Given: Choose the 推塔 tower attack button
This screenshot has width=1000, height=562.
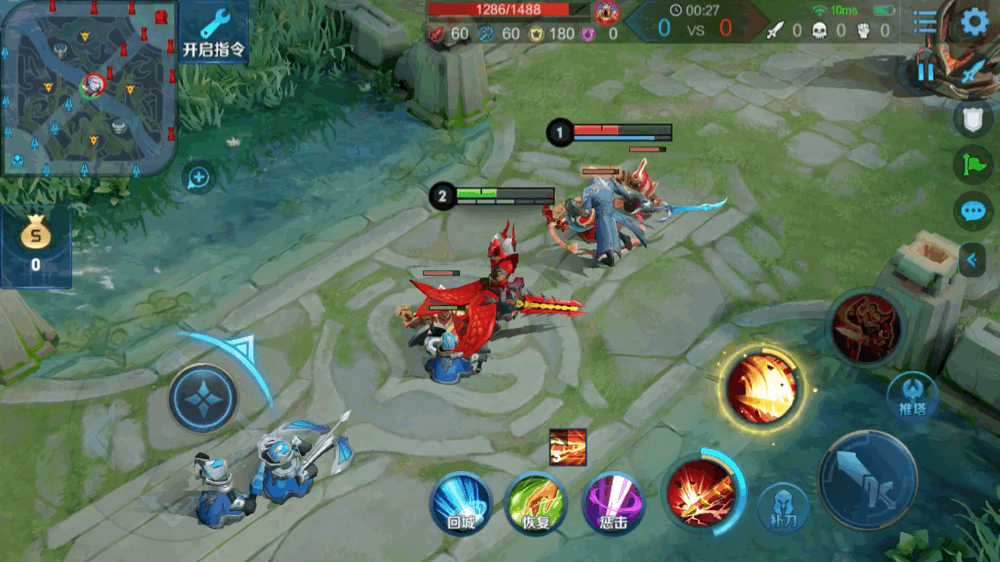Looking at the screenshot, I should tap(912, 392).
